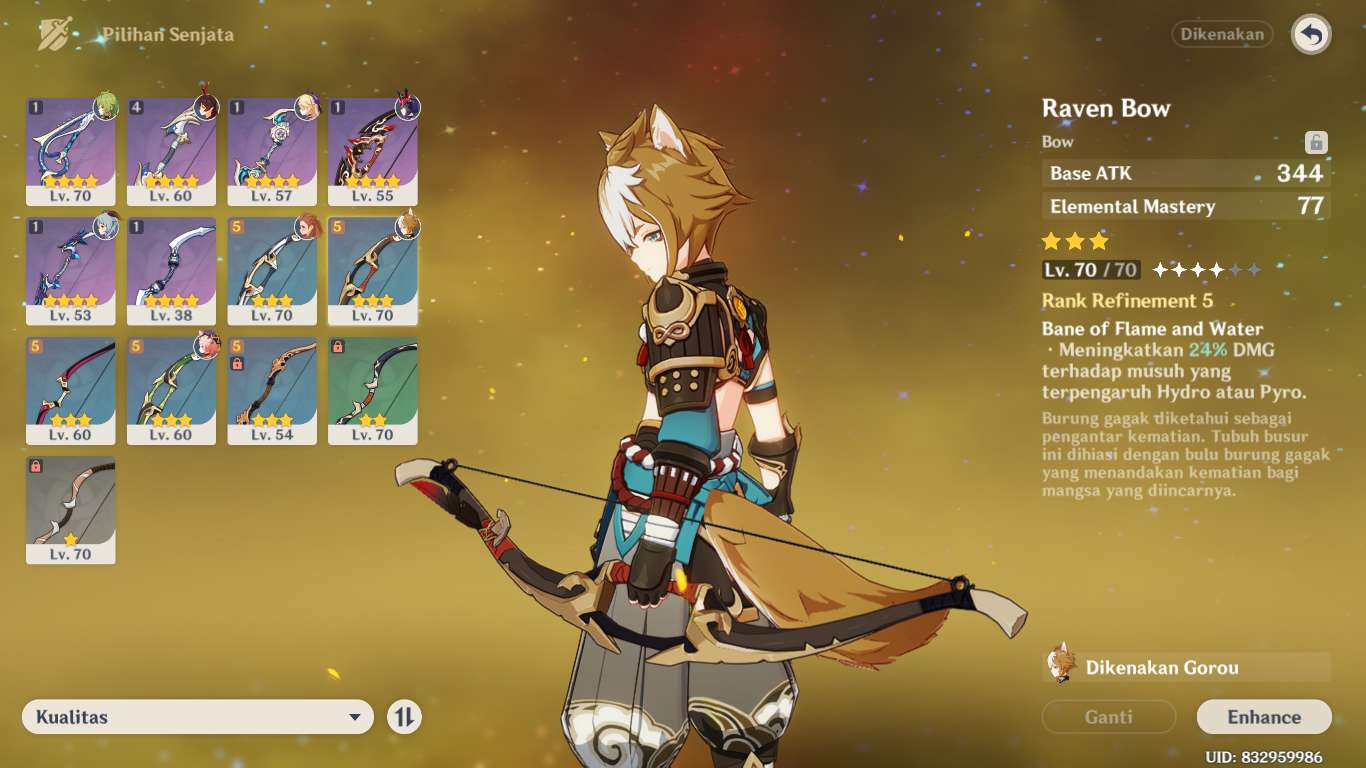Unlock the padlock on the Lv.54 bow thumbnail
This screenshot has height=768, width=1366.
pos(238,364)
